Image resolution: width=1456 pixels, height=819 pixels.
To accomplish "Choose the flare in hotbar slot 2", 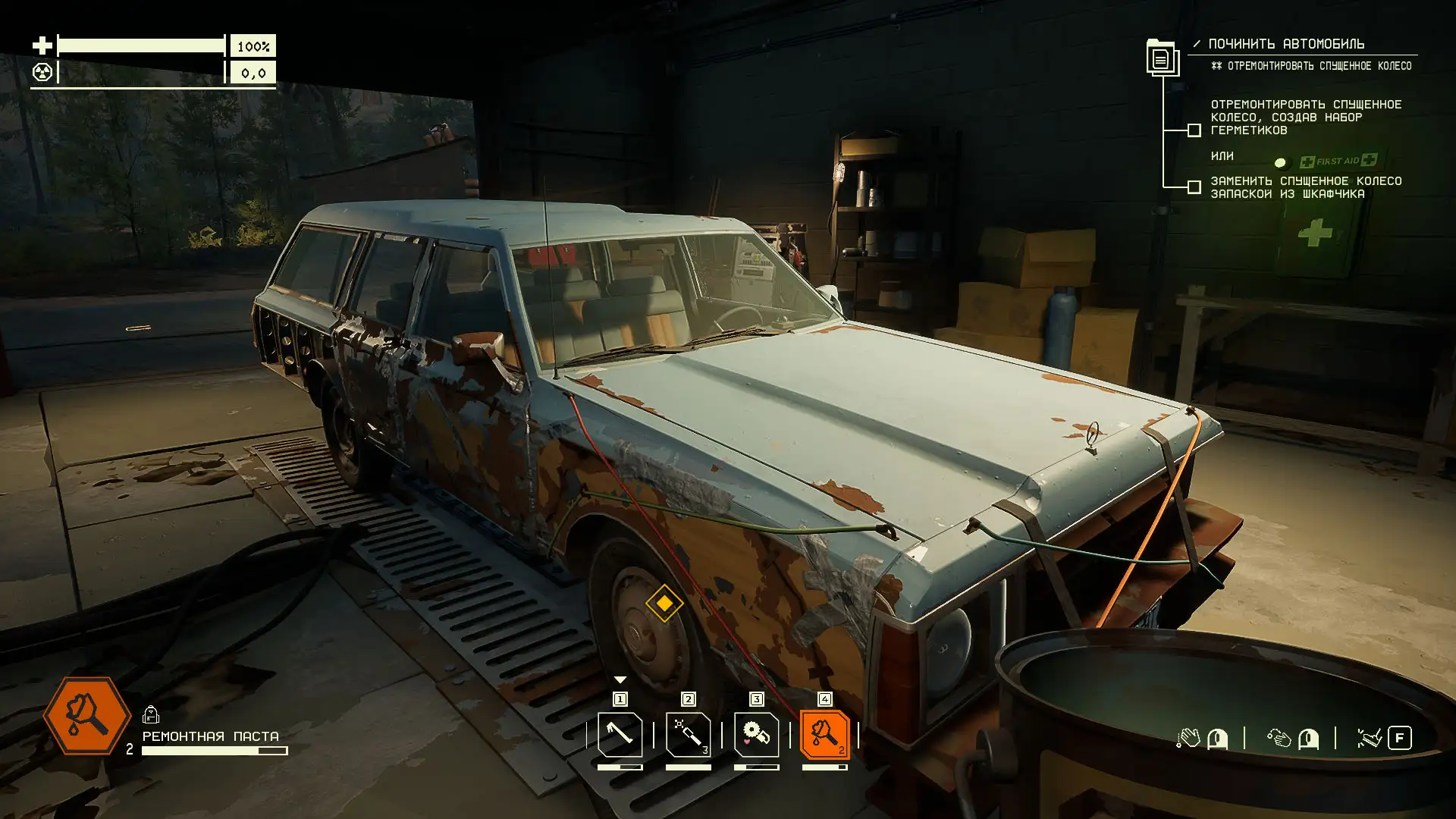I will click(688, 734).
